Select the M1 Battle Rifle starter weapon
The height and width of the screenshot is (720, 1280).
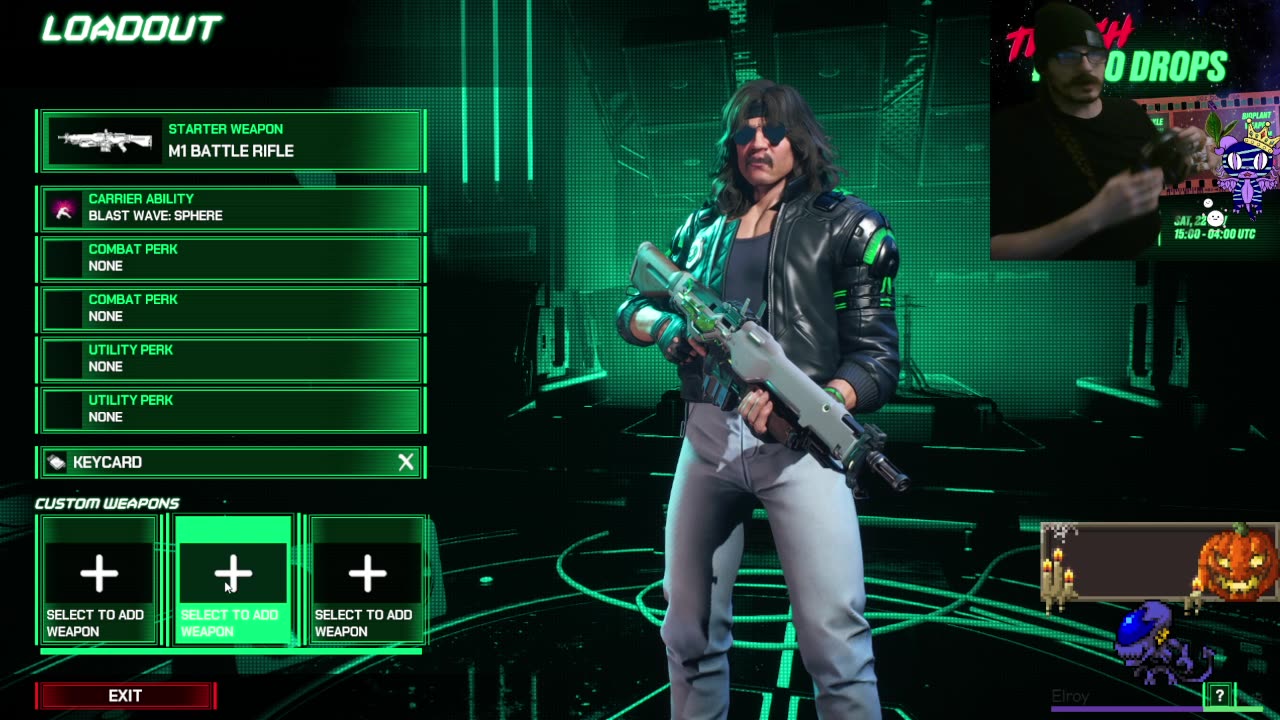point(232,140)
